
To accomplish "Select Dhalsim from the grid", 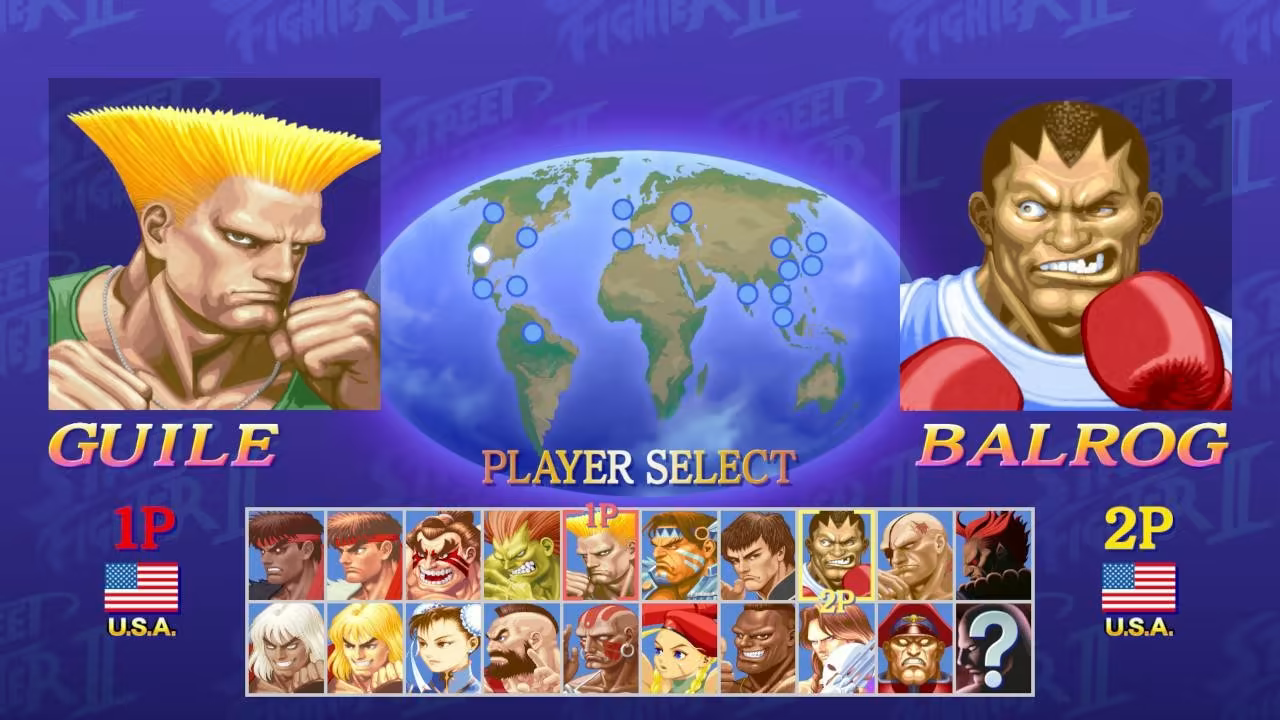I will (x=598, y=645).
